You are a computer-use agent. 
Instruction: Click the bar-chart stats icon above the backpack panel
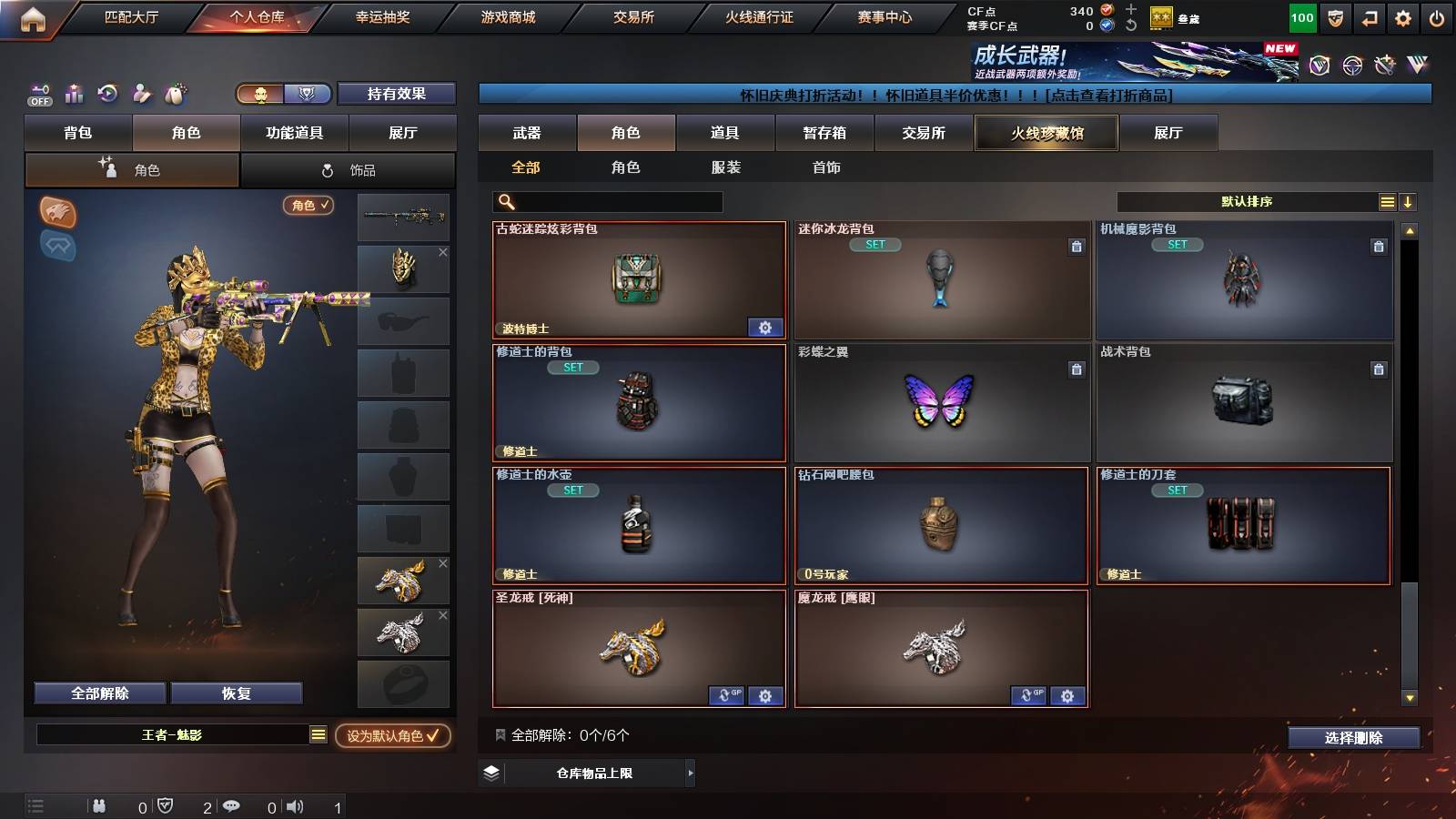coord(74,94)
